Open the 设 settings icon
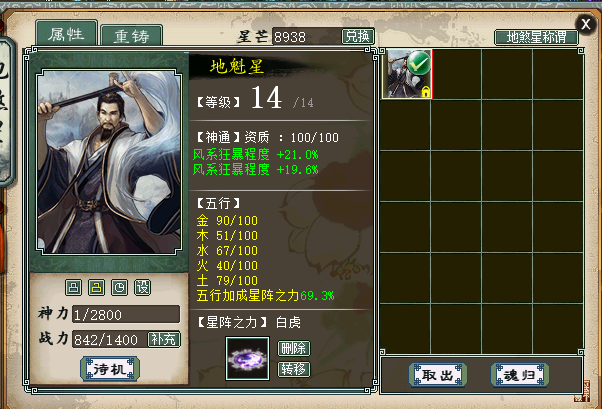This screenshot has height=409, width=602. point(142,288)
